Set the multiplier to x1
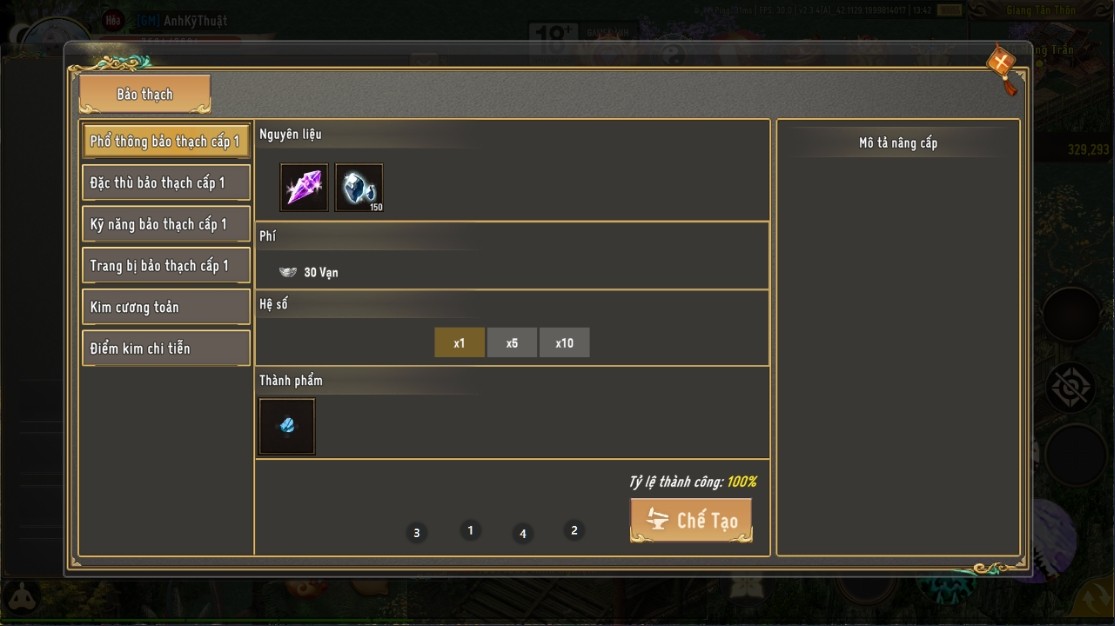 [459, 343]
